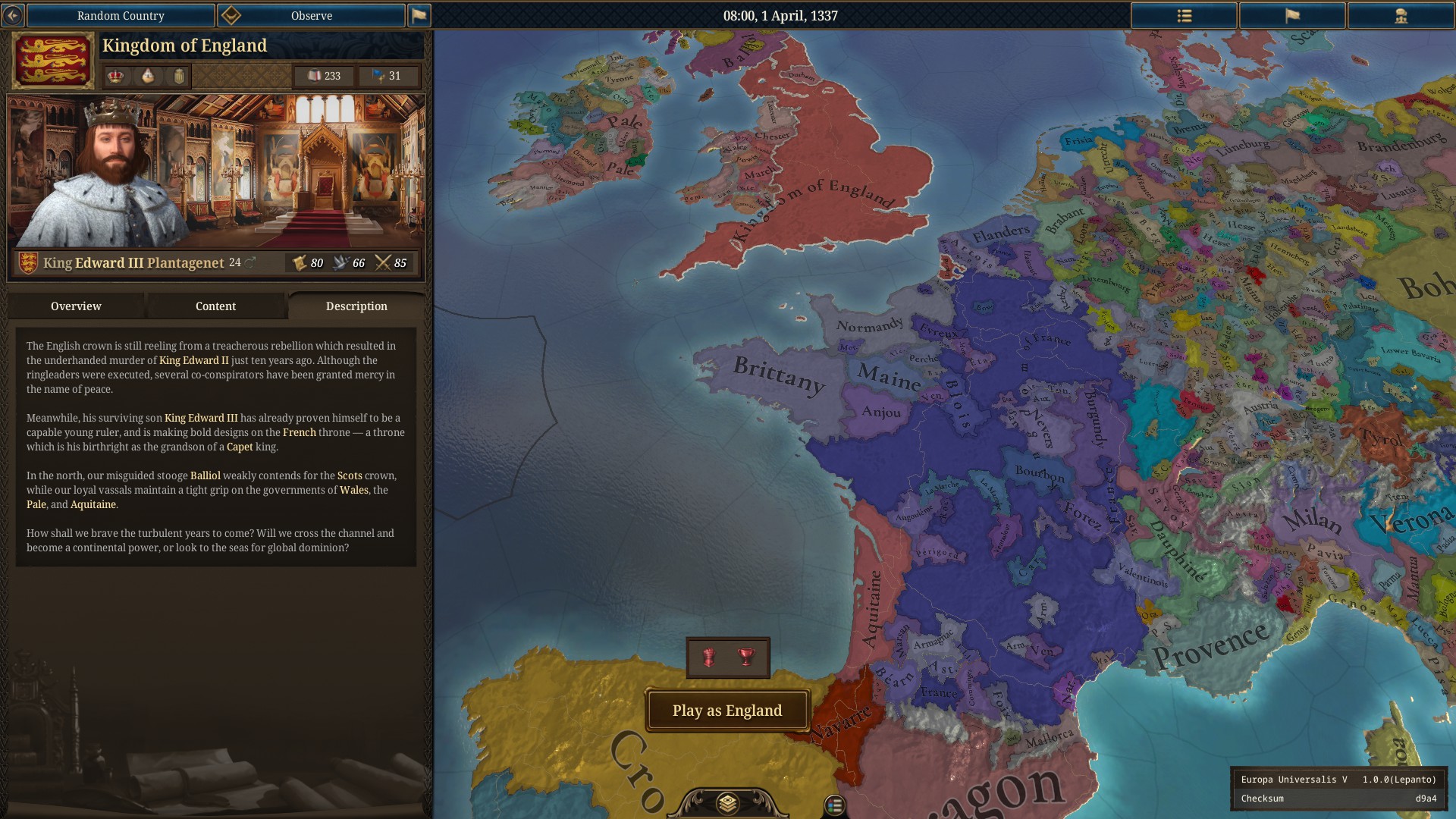
Task: Open the list icon menu button
Action: [1184, 15]
